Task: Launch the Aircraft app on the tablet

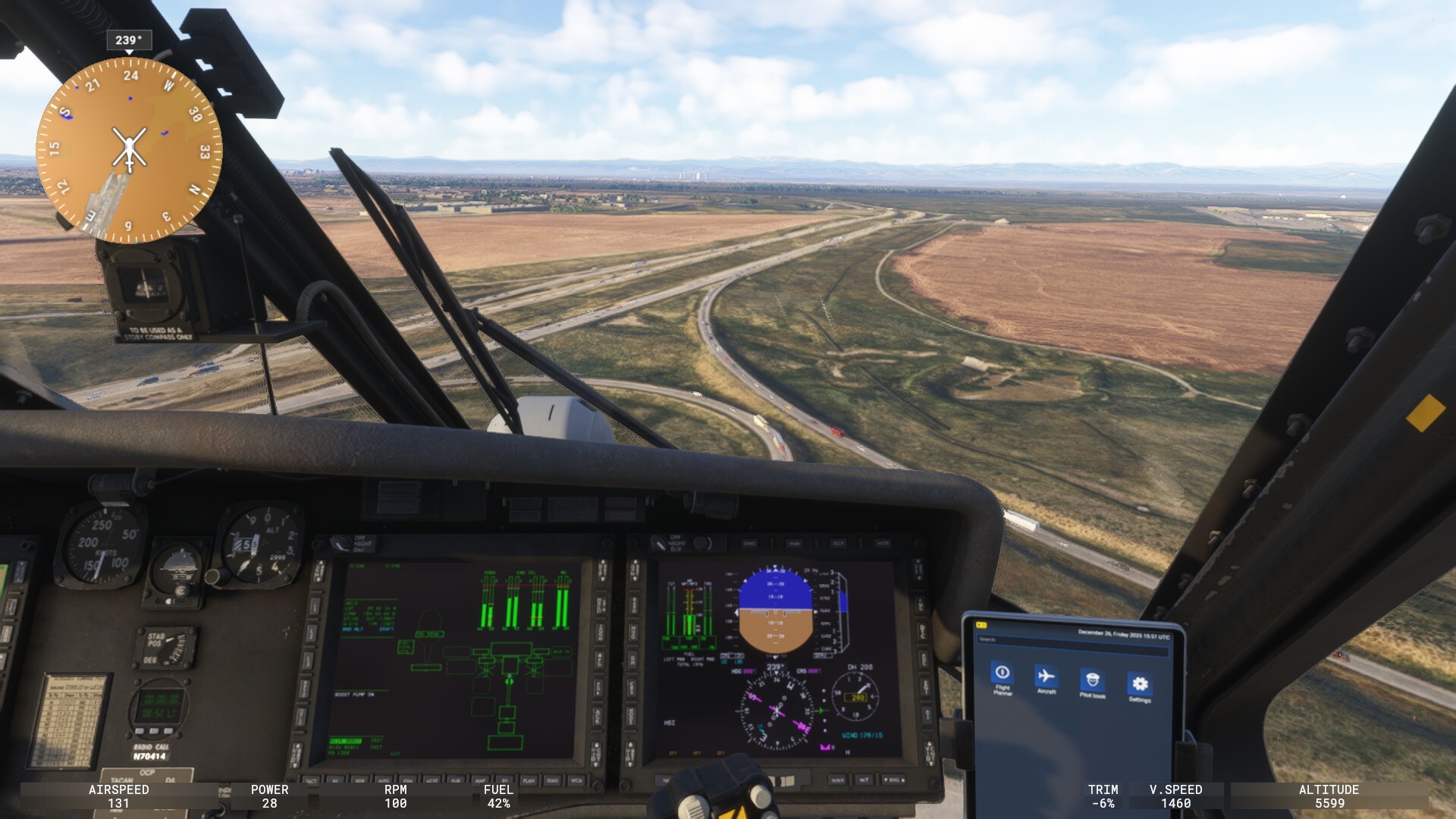Action: [1046, 676]
